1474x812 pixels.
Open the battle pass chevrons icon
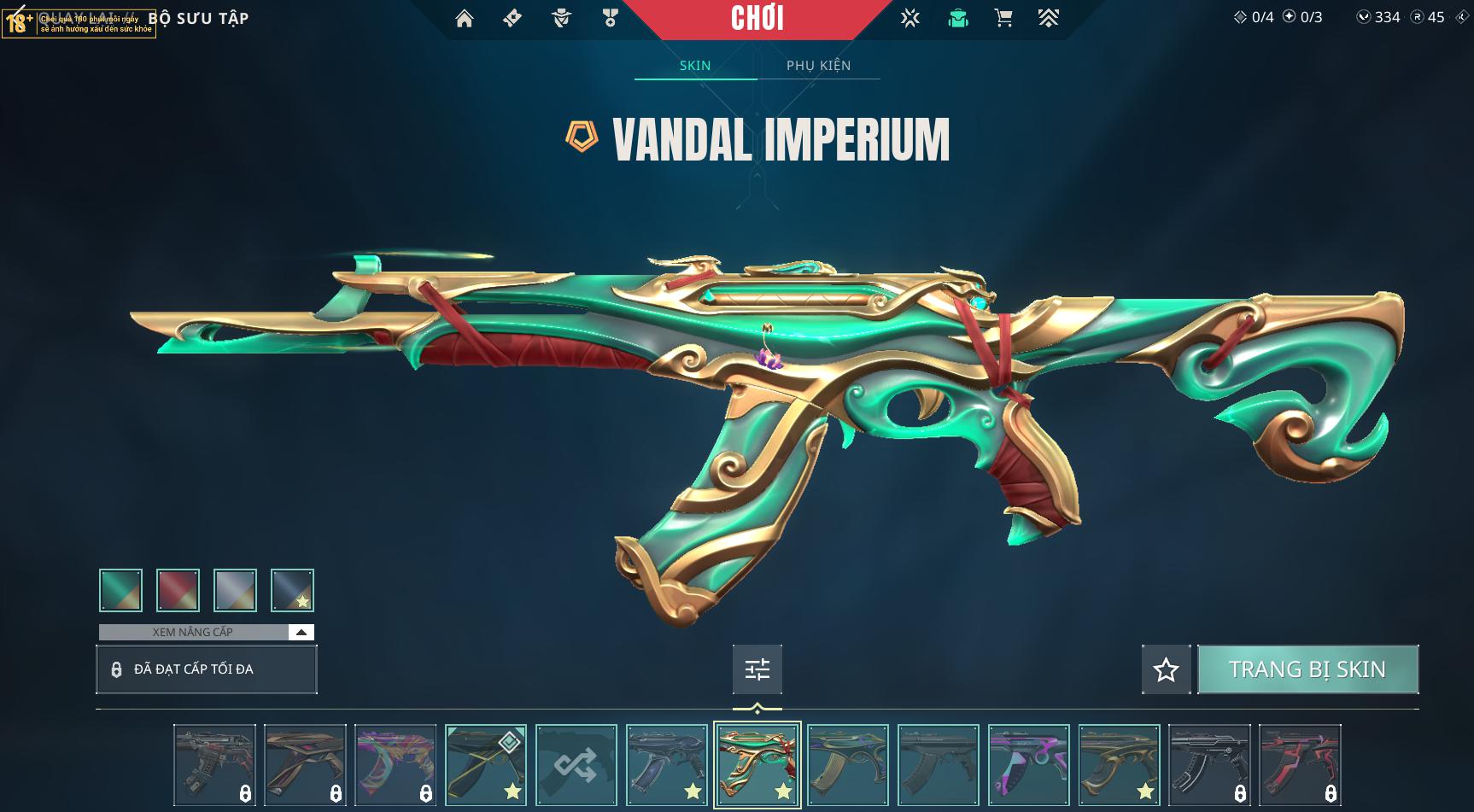pos(1049,18)
